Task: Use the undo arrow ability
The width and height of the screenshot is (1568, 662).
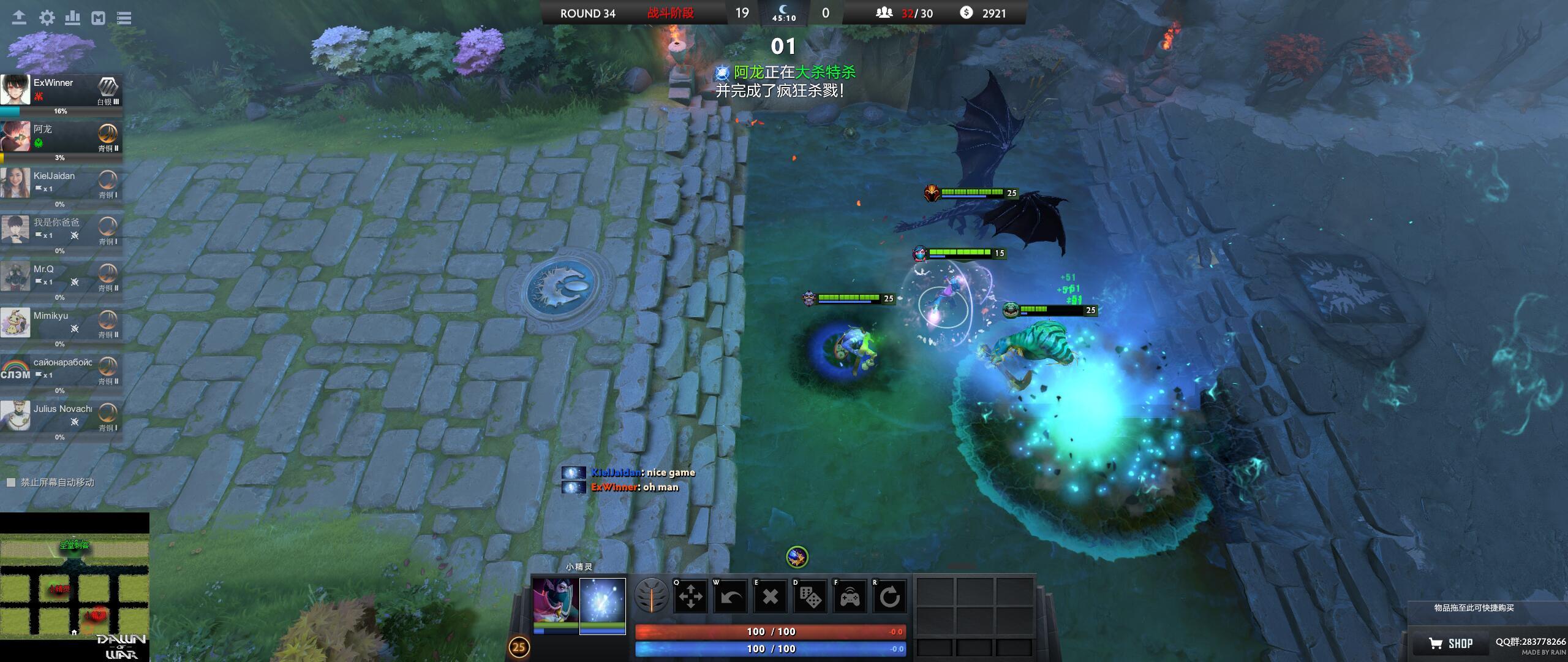Action: pyautogui.click(x=731, y=596)
